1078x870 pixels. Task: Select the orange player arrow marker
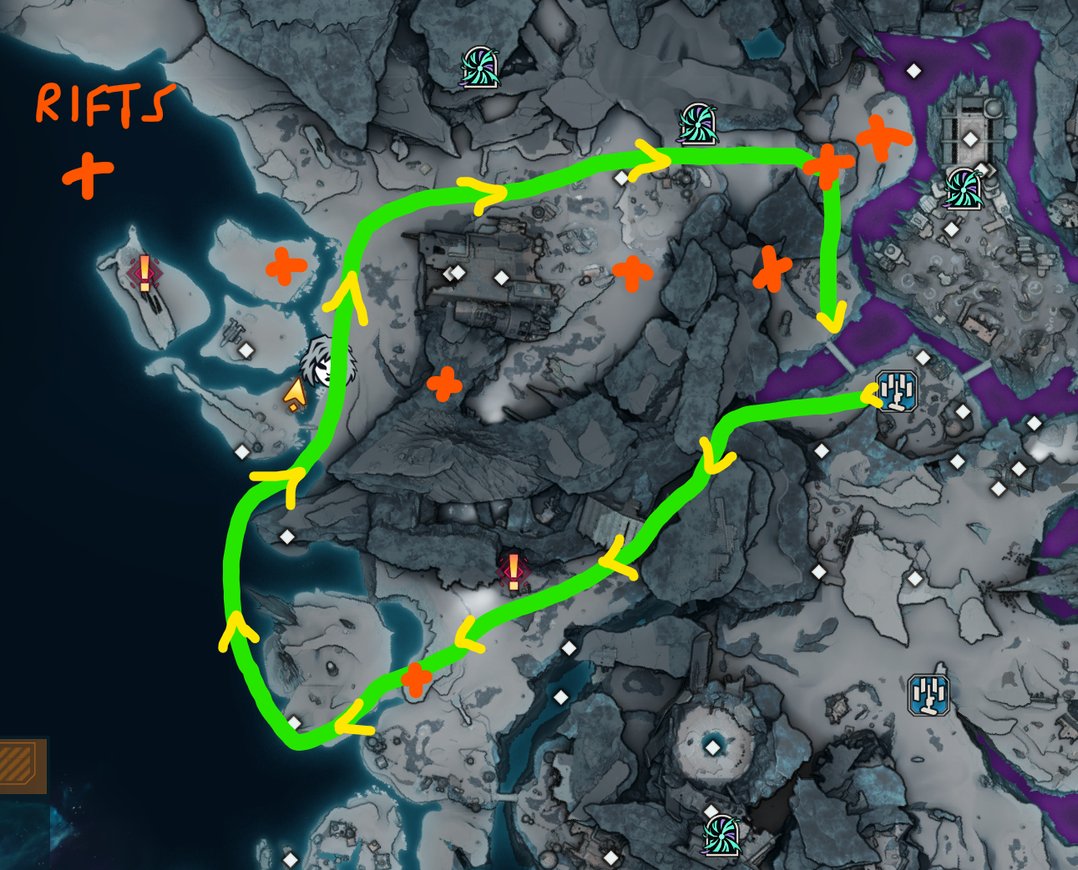tap(294, 396)
